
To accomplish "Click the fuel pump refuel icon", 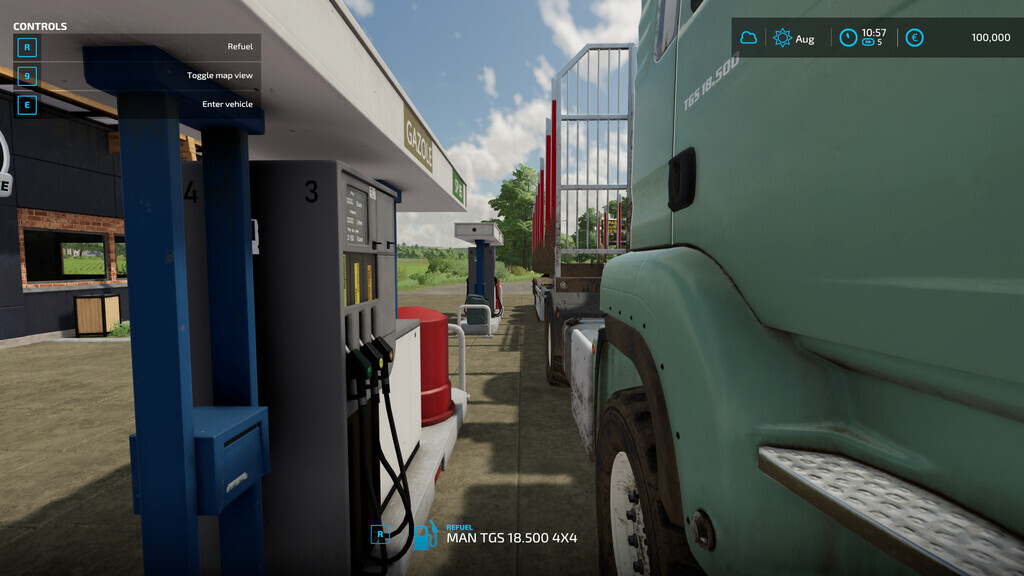I will tap(425, 535).
